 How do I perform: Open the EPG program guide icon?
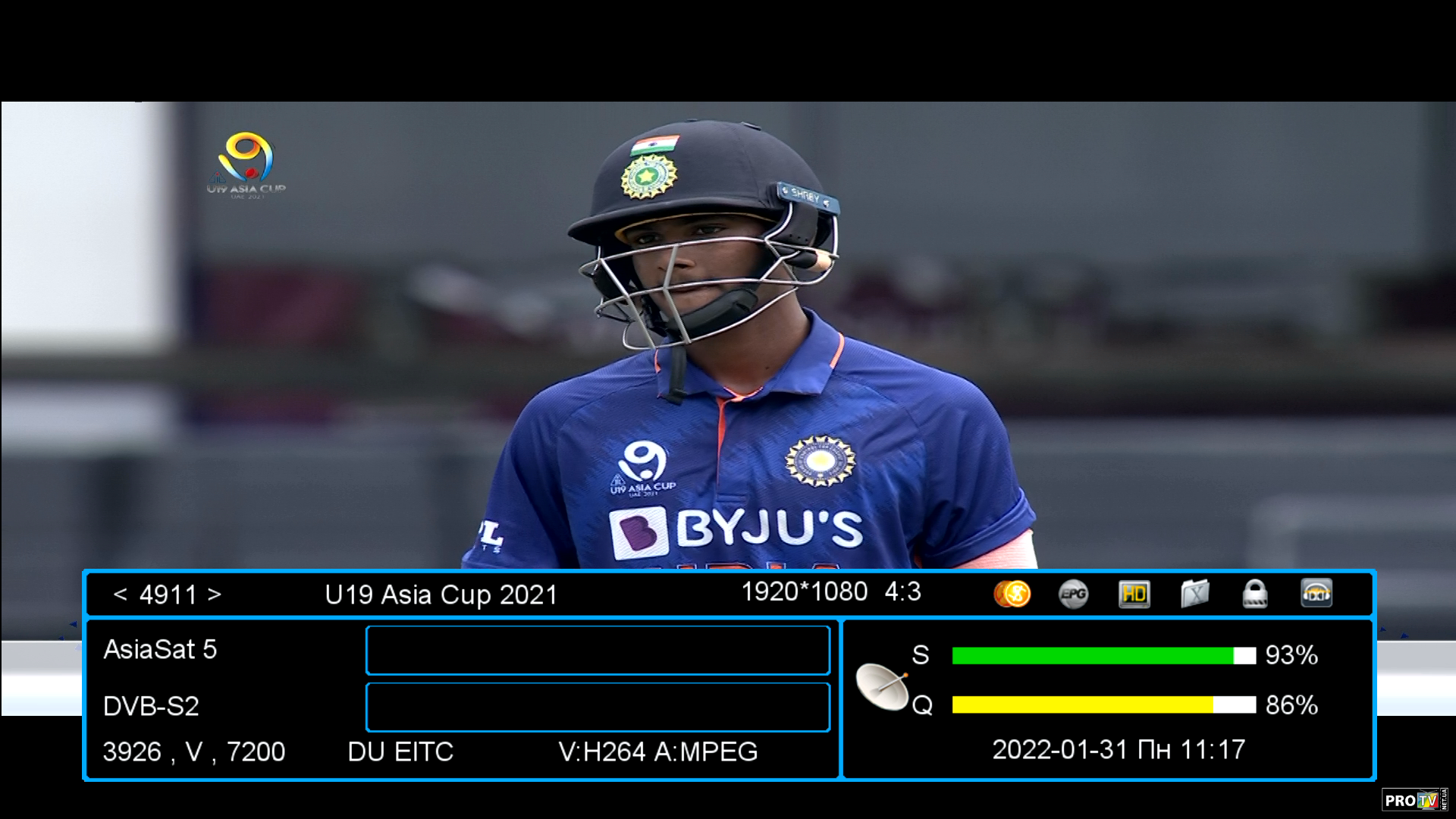[1073, 594]
